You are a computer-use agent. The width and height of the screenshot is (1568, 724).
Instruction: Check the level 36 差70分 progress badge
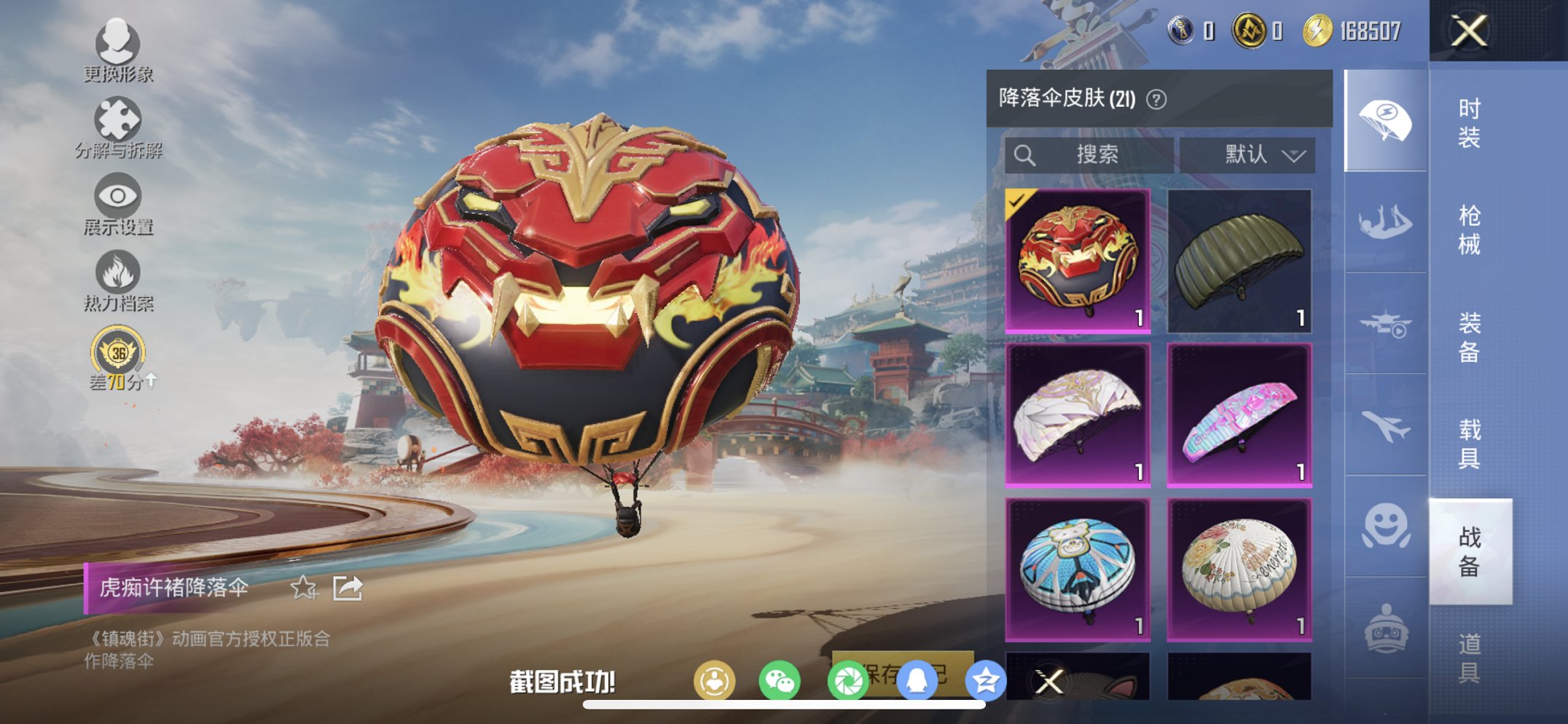(x=119, y=352)
